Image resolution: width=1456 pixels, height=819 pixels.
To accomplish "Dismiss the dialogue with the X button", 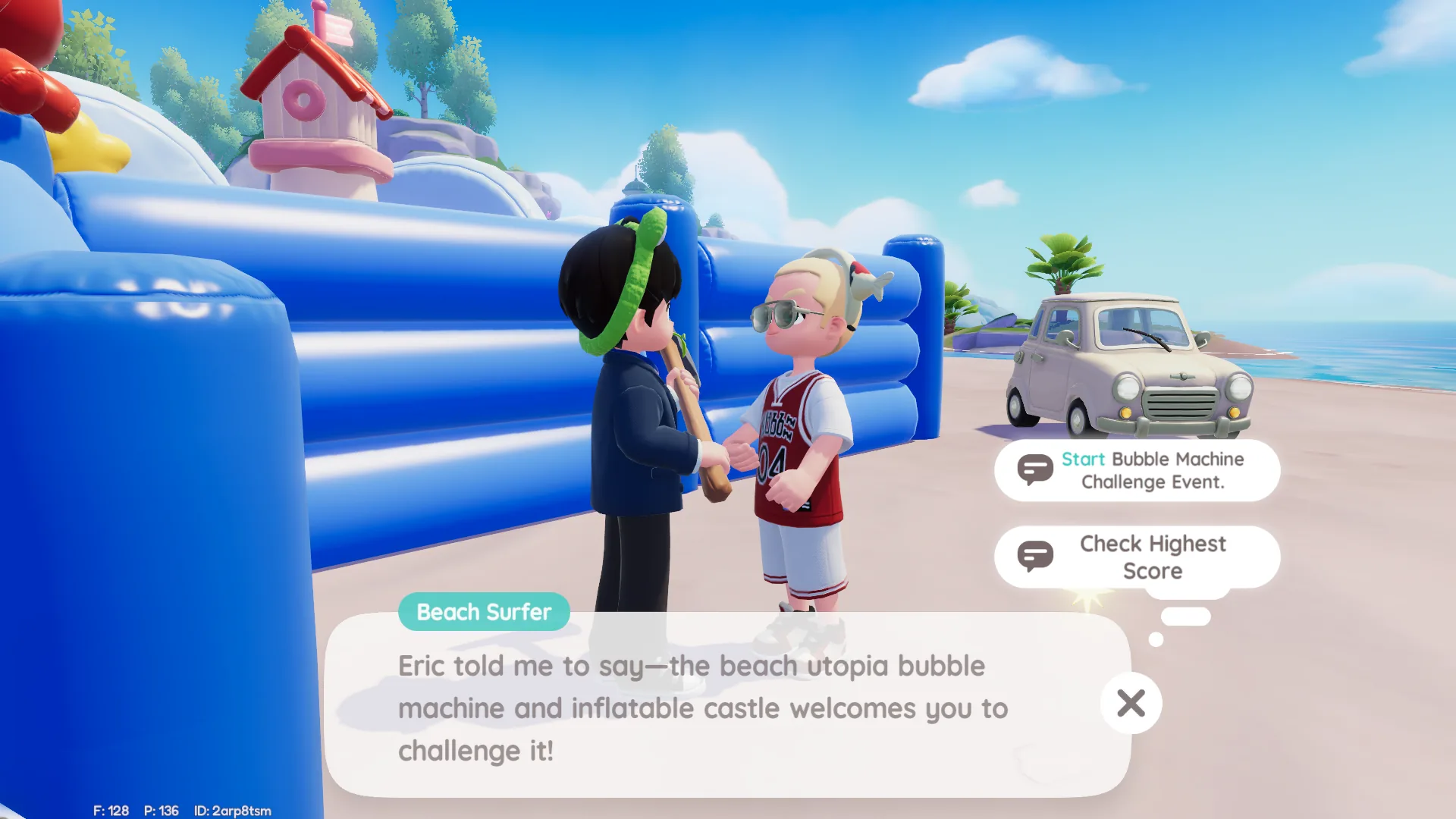I will [1130, 703].
